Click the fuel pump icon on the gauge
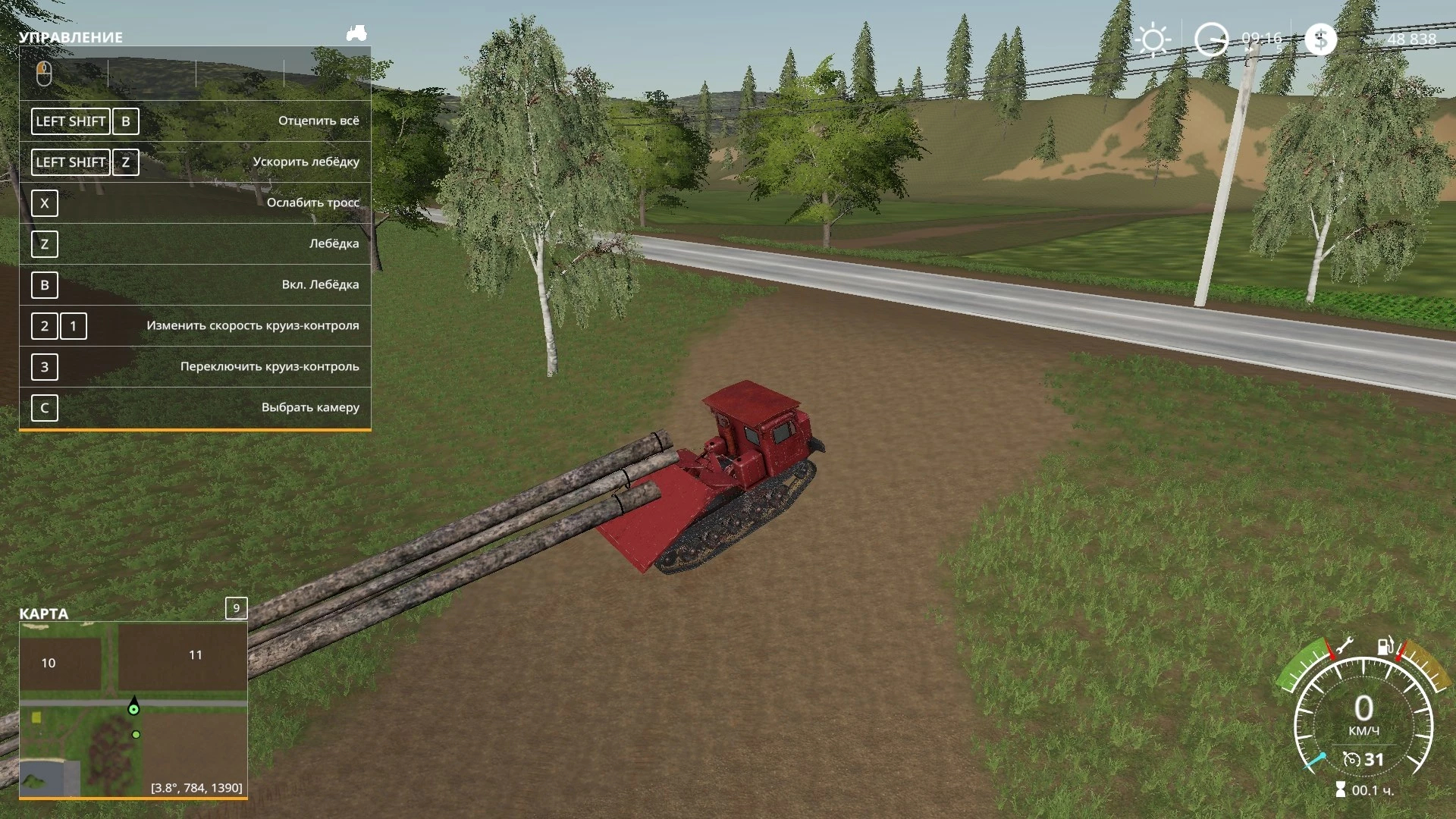The image size is (1456, 819). coord(1385,646)
